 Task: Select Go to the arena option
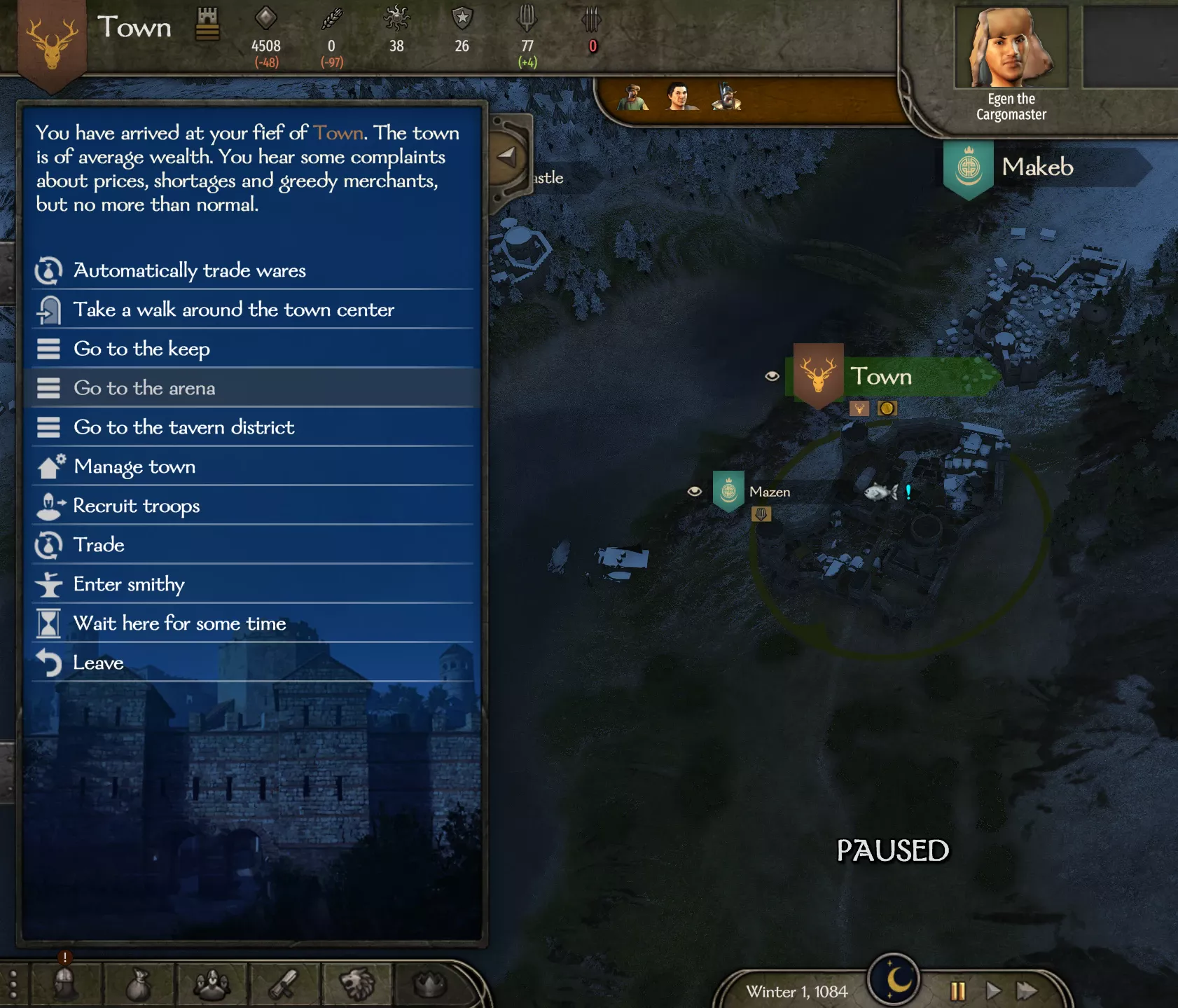[x=144, y=388]
